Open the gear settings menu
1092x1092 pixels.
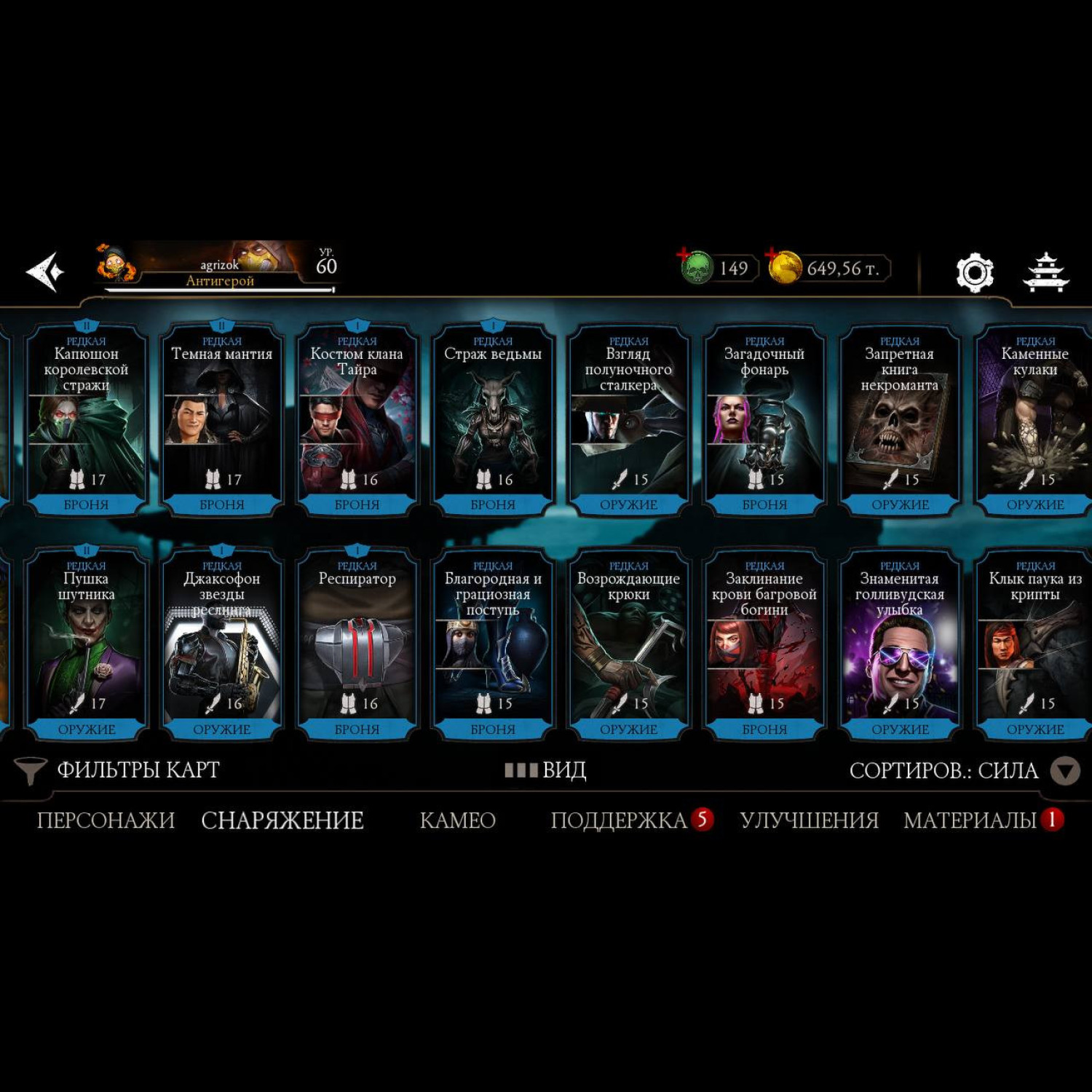click(x=974, y=273)
